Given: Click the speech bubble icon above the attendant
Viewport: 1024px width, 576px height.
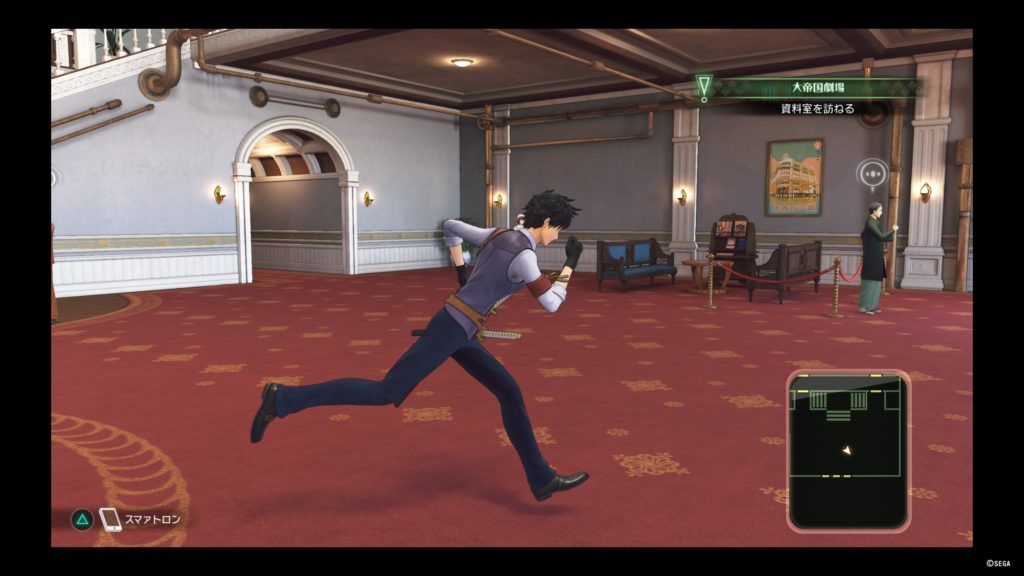Looking at the screenshot, I should tap(872, 173).
